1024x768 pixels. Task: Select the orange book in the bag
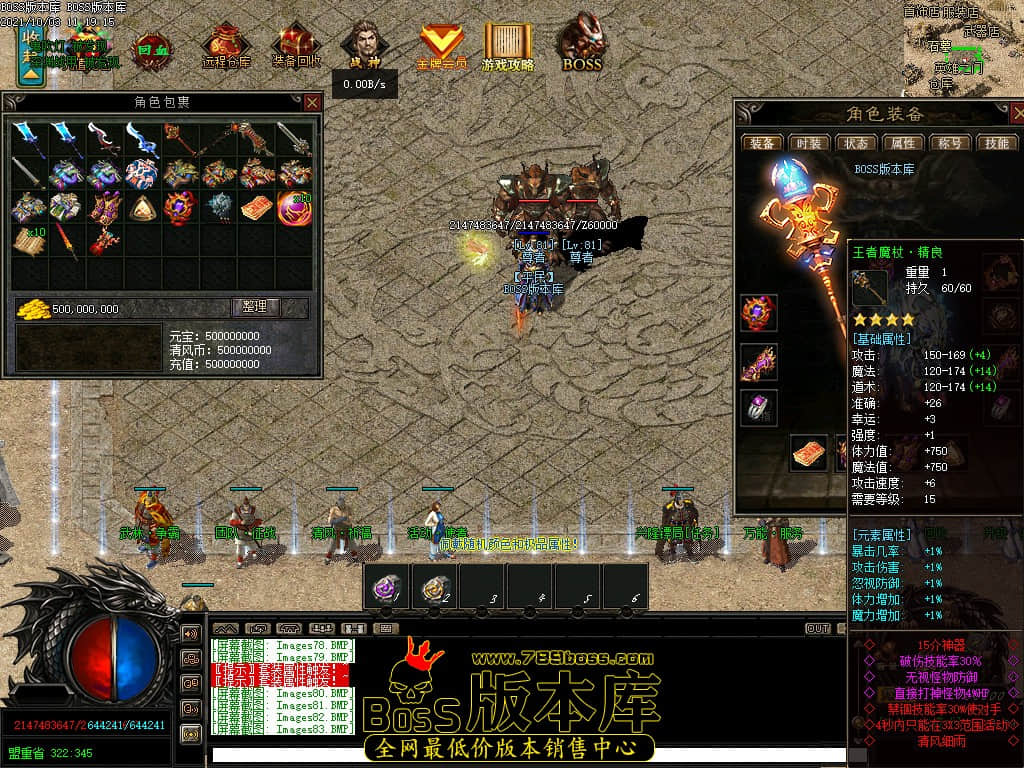256,208
